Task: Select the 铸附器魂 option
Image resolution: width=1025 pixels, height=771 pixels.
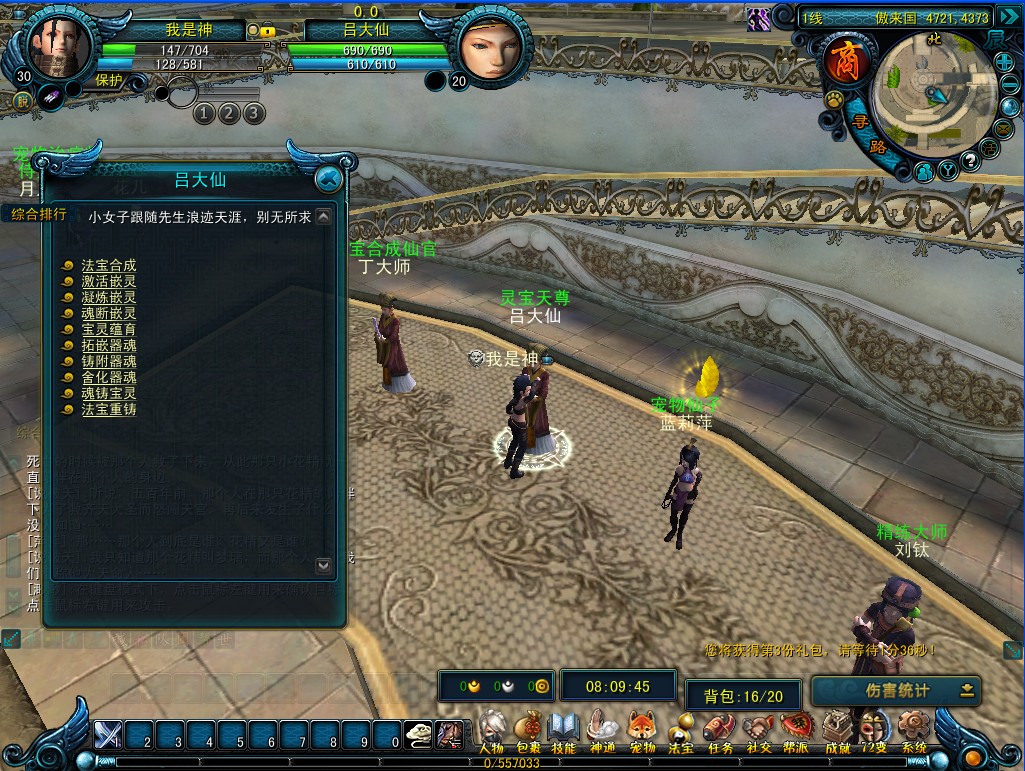Action: (x=108, y=362)
